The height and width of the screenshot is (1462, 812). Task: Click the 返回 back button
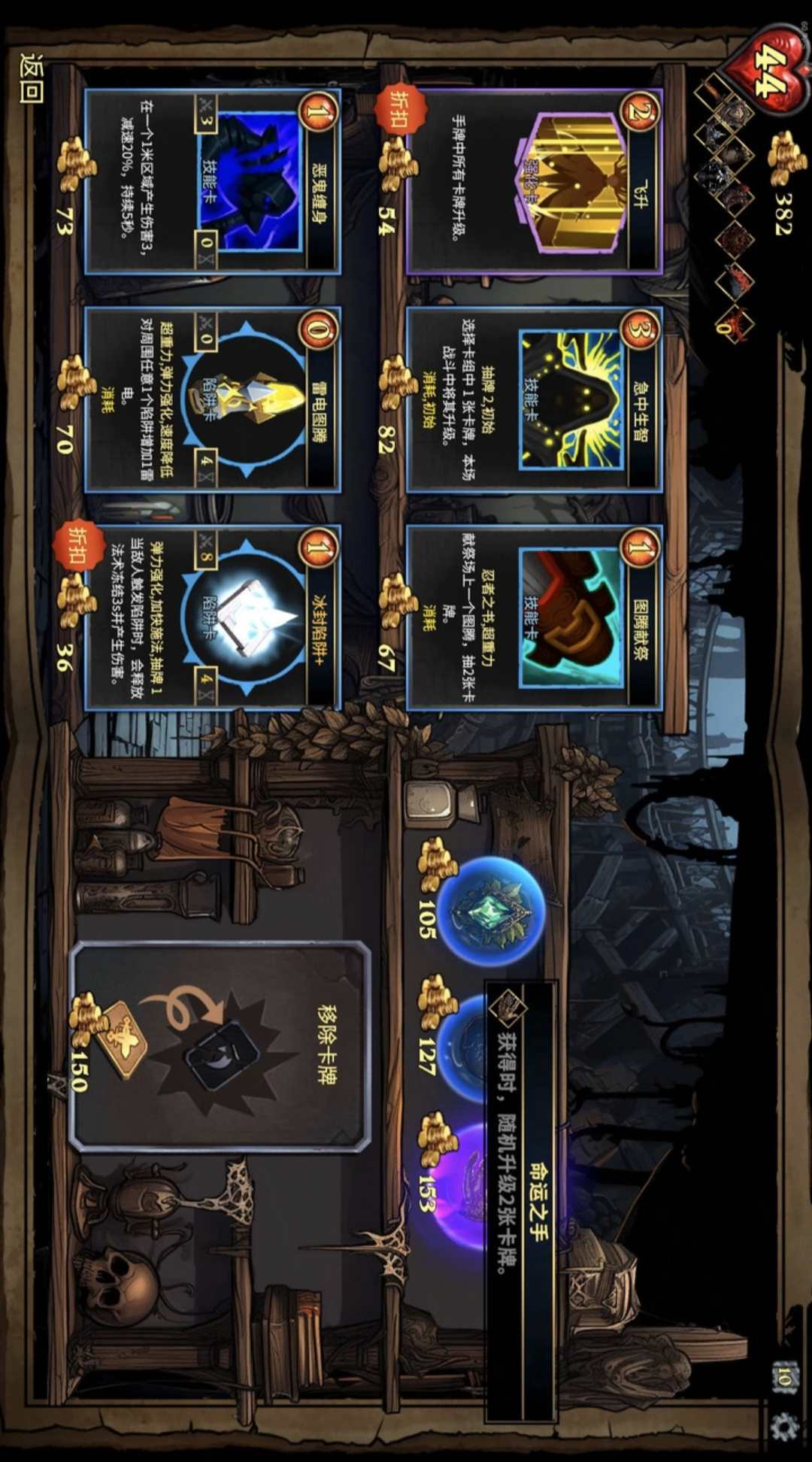(32, 78)
